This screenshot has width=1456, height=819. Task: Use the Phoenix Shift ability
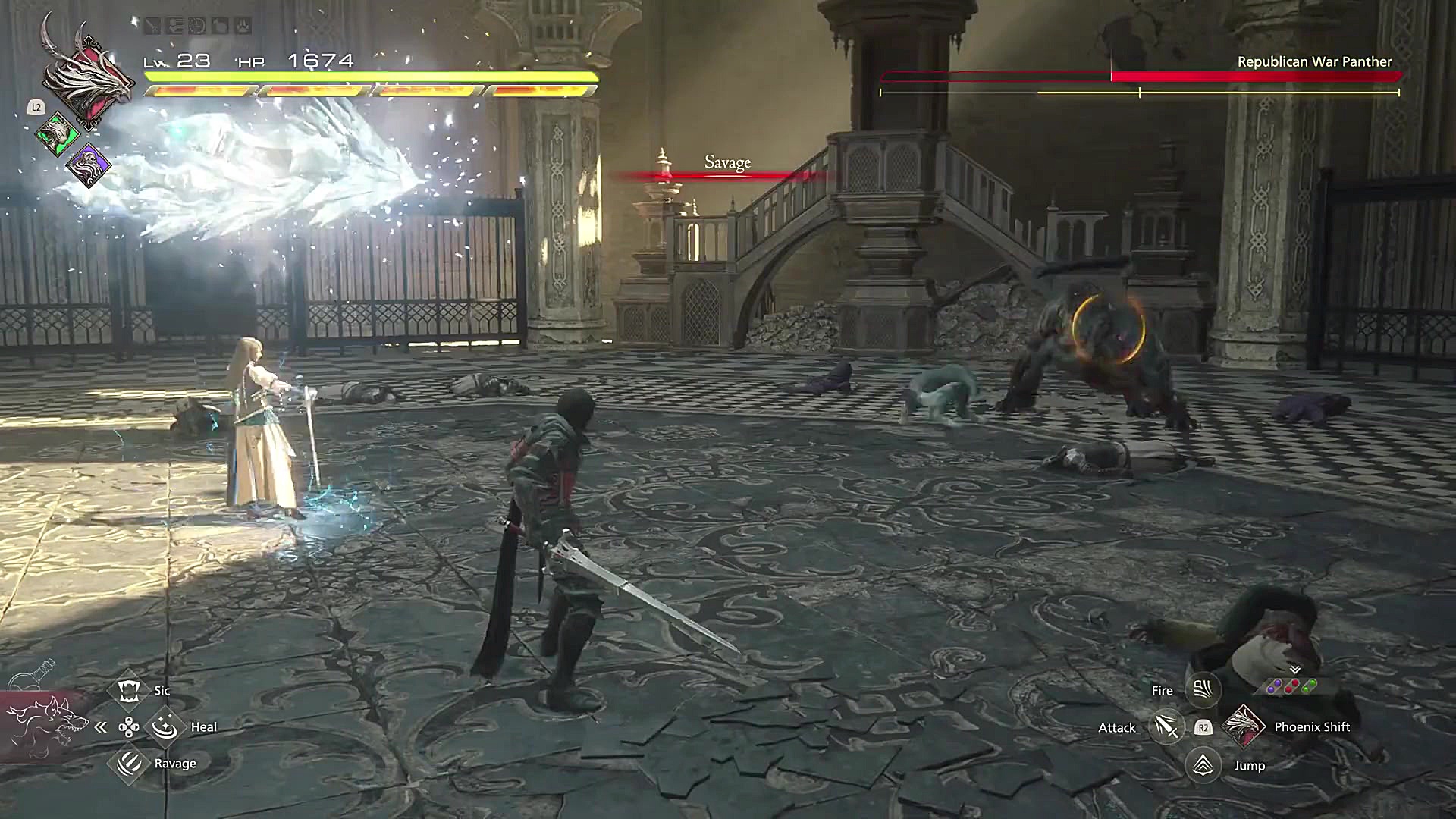[x=1244, y=726]
